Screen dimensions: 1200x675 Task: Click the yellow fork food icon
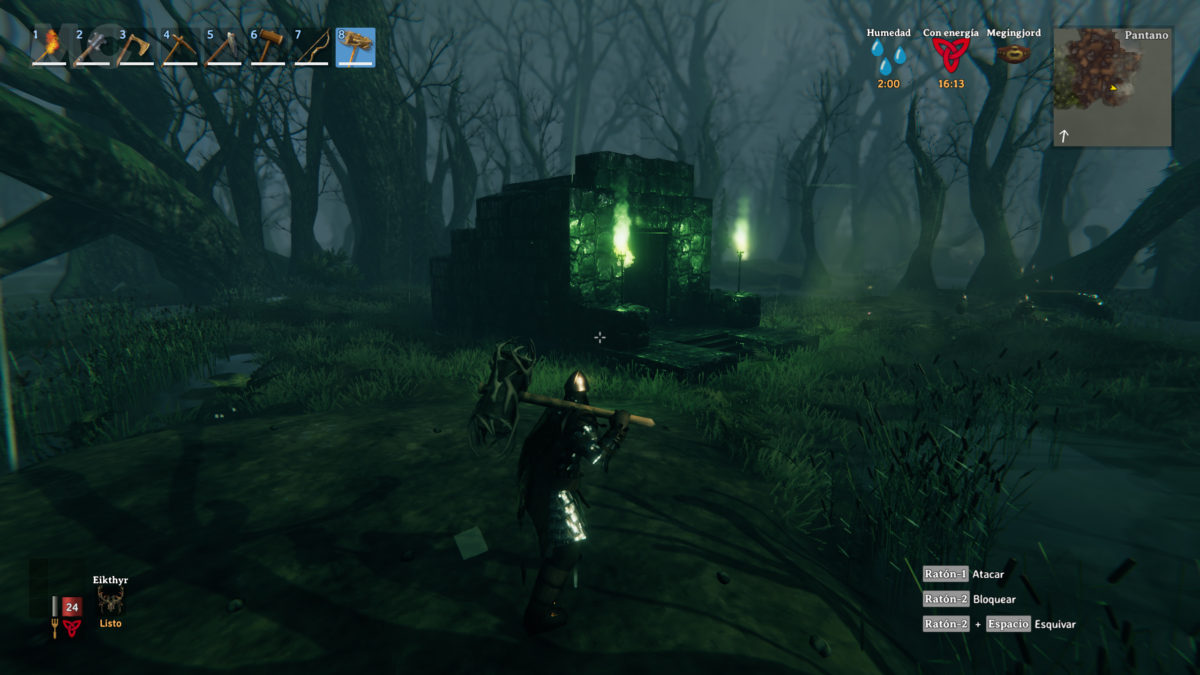click(x=55, y=629)
